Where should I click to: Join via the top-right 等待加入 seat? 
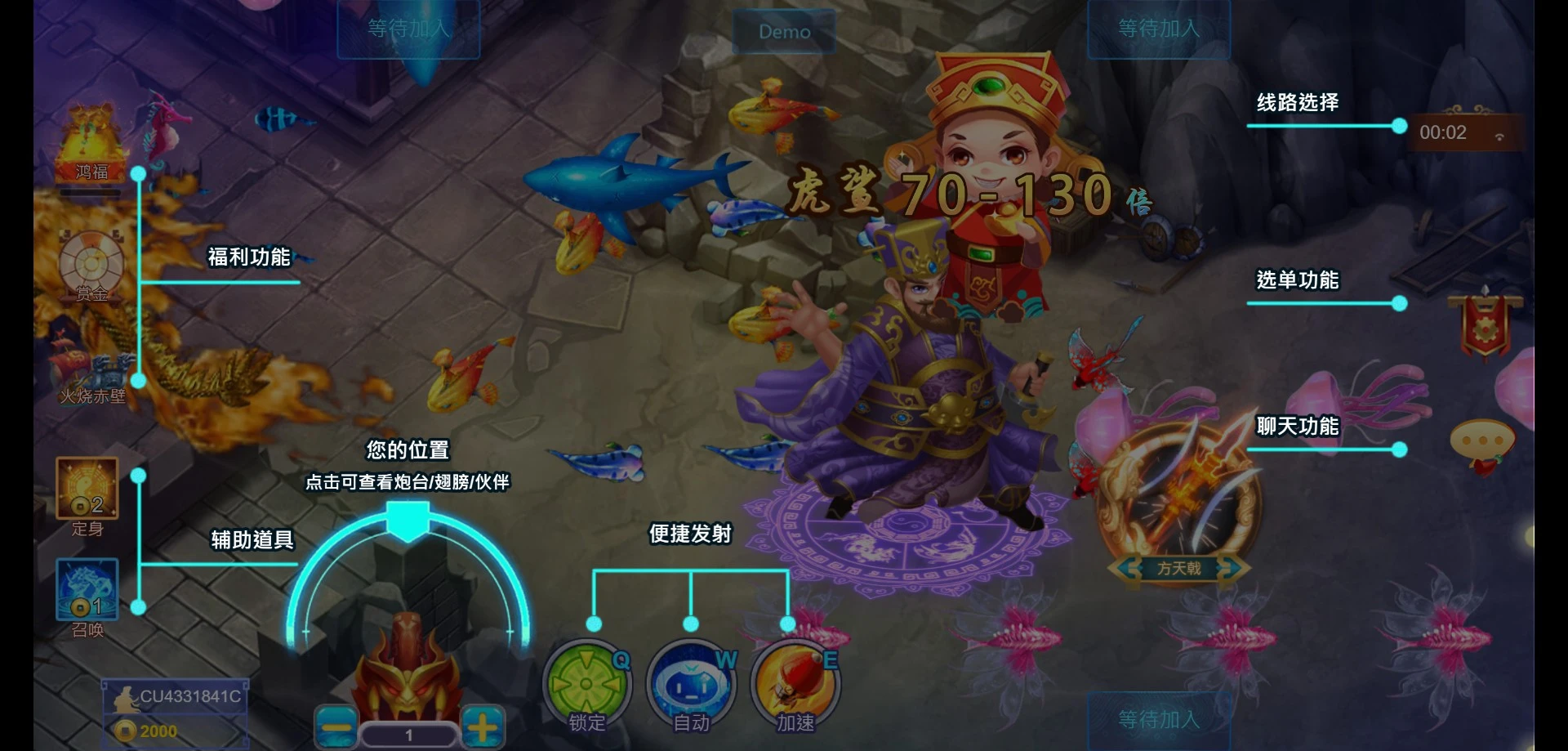pyautogui.click(x=1157, y=28)
